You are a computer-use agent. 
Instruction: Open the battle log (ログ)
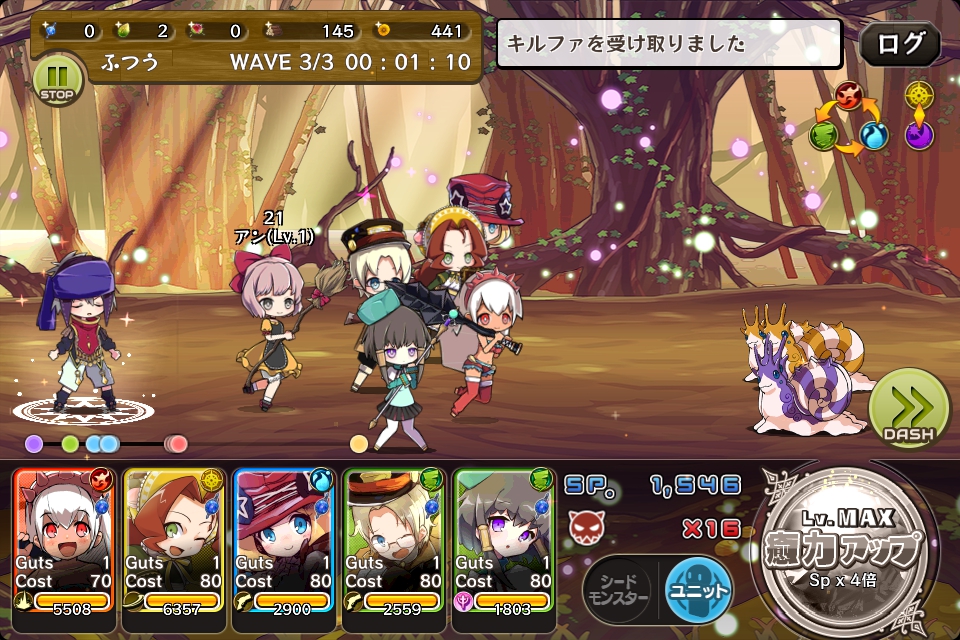click(x=900, y=44)
